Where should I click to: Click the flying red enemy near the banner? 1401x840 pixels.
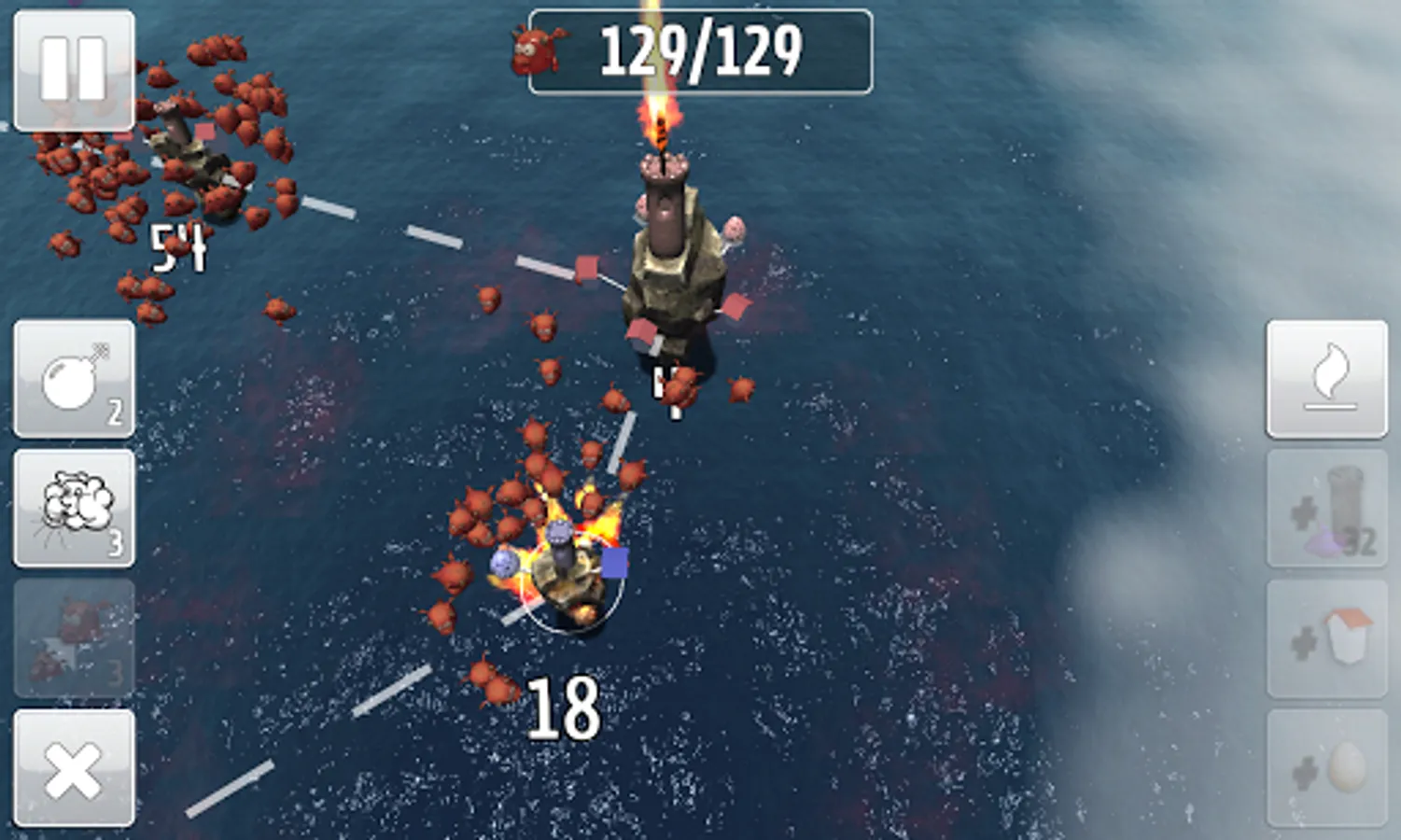tap(535, 51)
